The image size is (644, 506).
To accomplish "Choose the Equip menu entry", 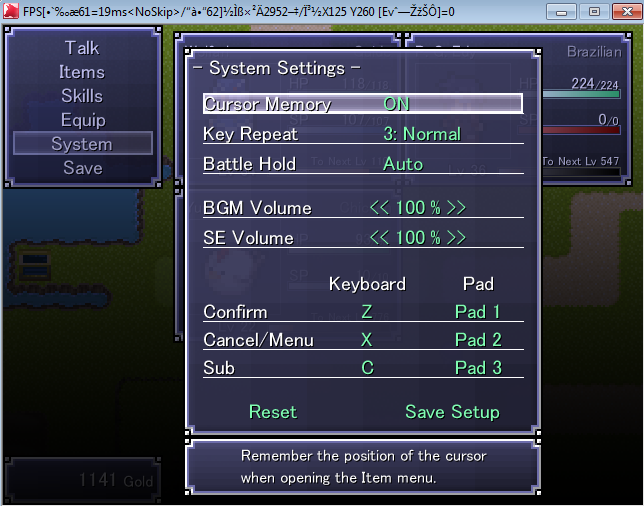I will coord(82,120).
